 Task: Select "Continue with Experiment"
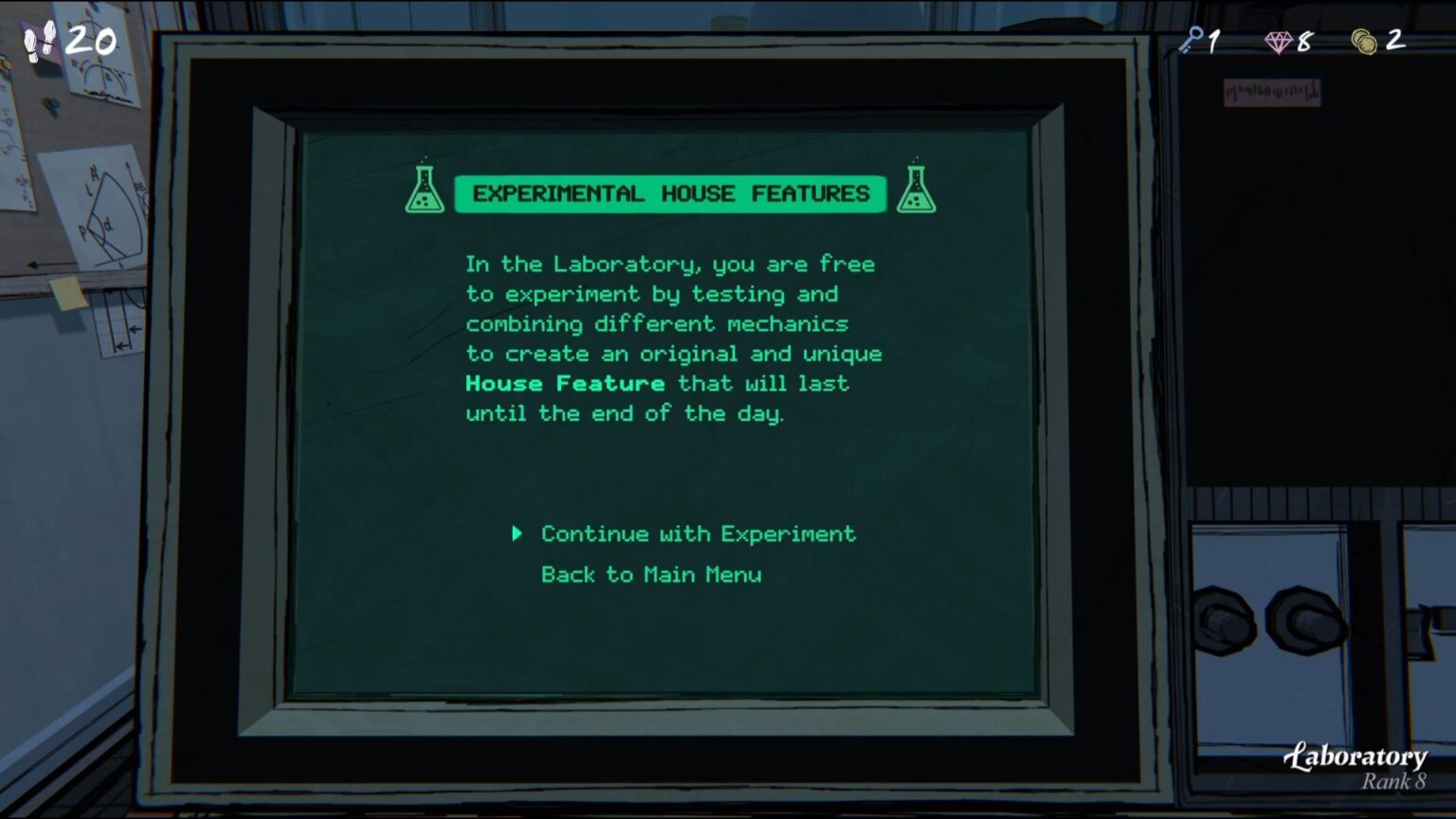click(x=697, y=534)
